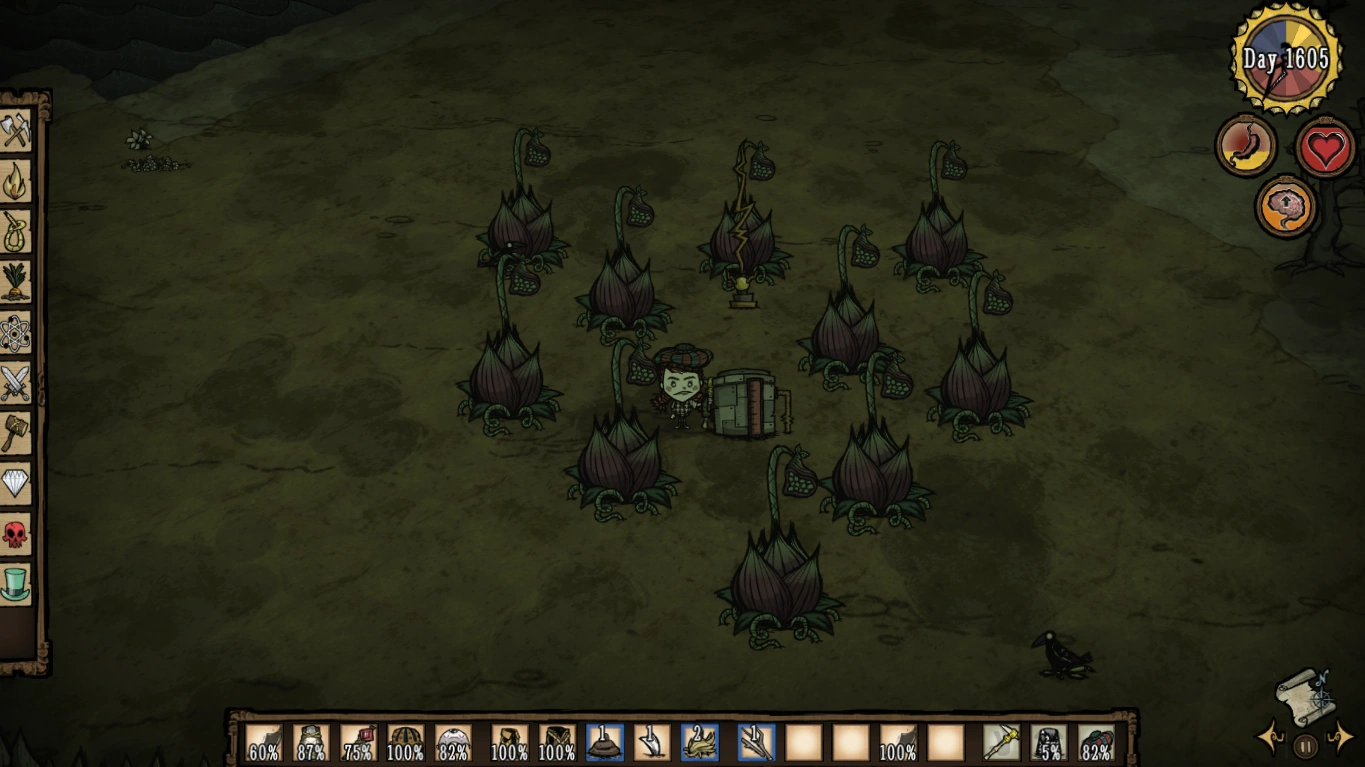Select the cut grass stack of 2
1365x767 pixels.
click(x=700, y=743)
